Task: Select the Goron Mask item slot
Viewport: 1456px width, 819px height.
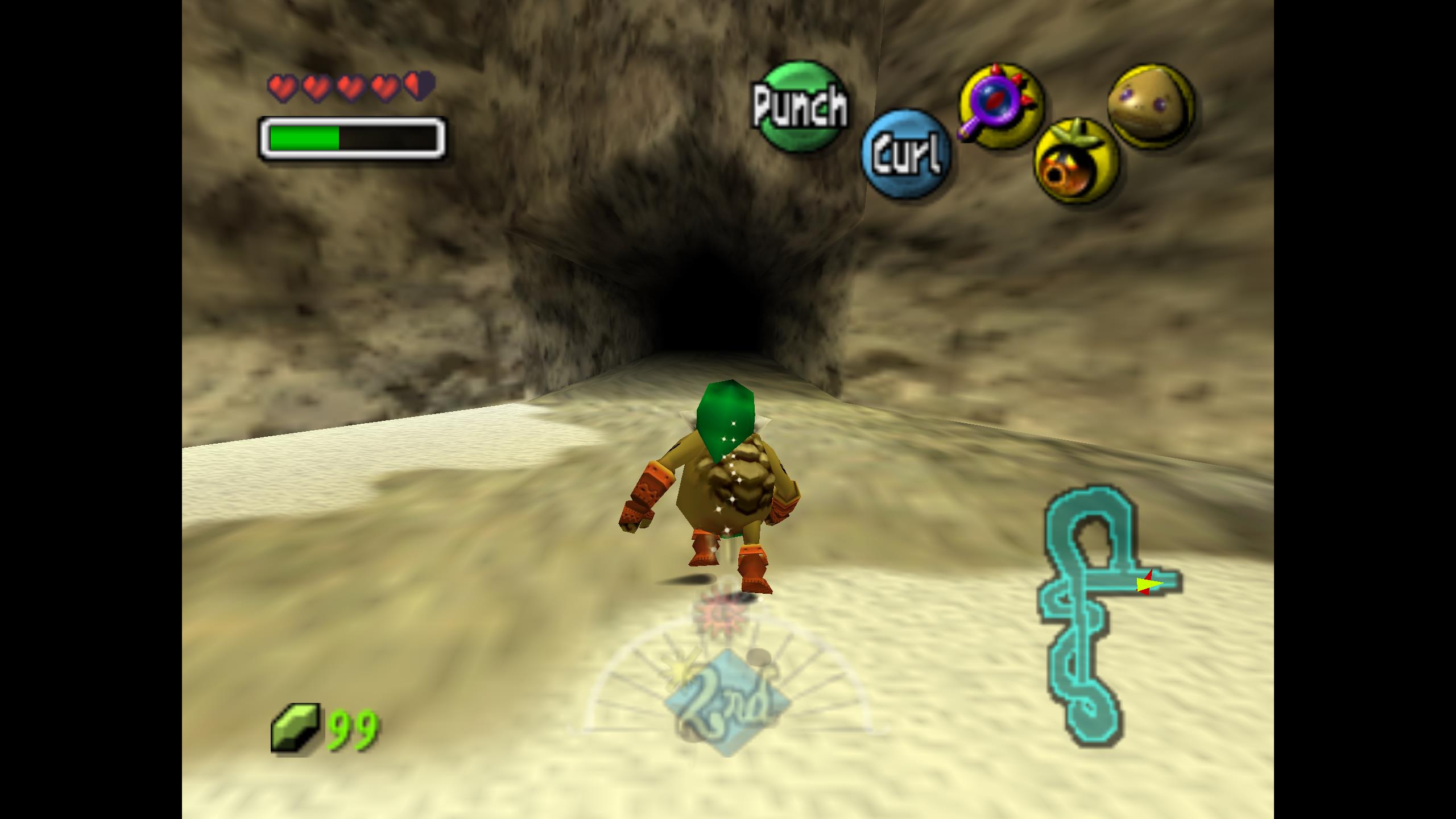Action: pos(1151,105)
